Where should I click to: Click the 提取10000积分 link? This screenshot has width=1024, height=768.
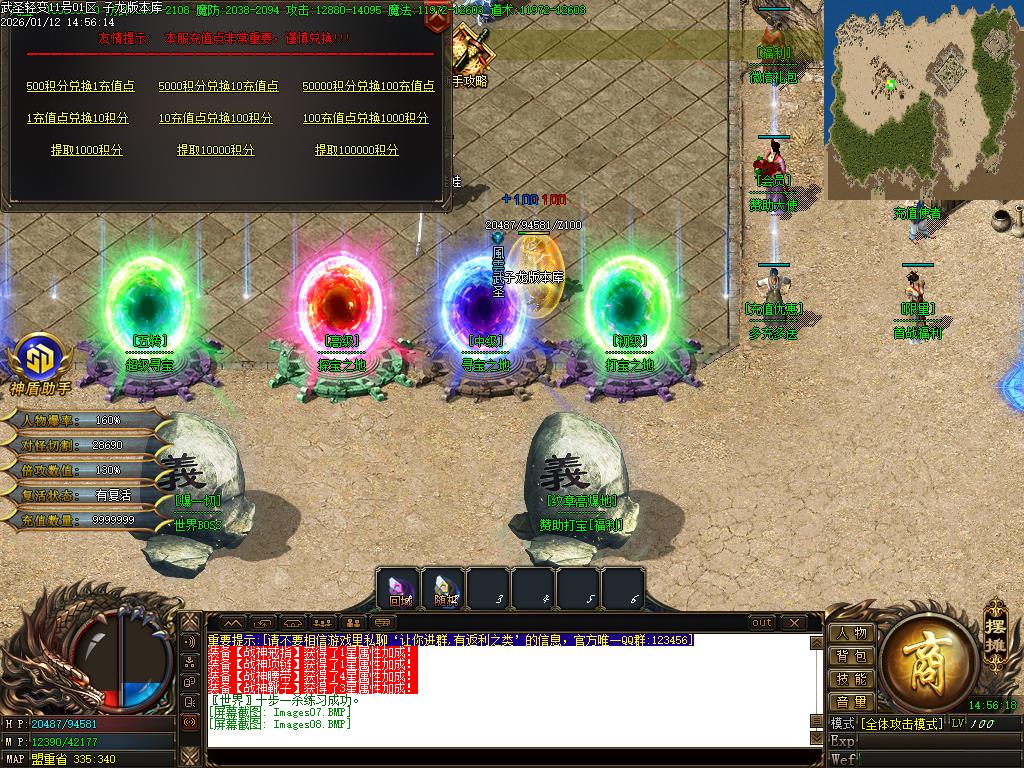215,150
